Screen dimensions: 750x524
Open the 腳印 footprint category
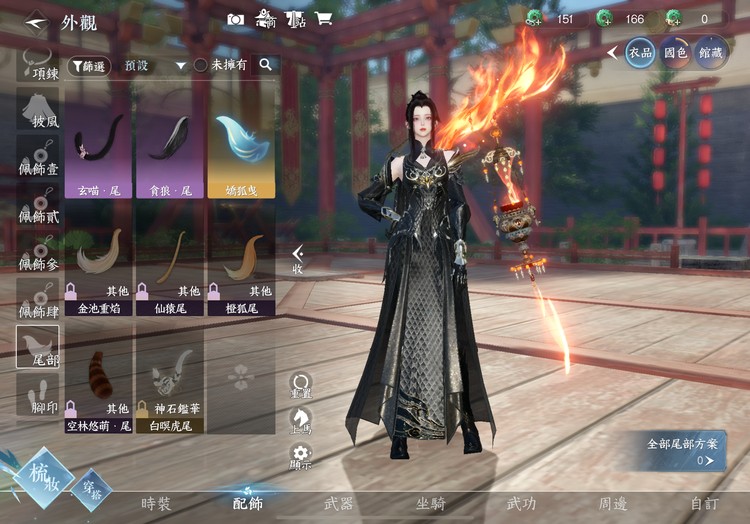coord(39,394)
